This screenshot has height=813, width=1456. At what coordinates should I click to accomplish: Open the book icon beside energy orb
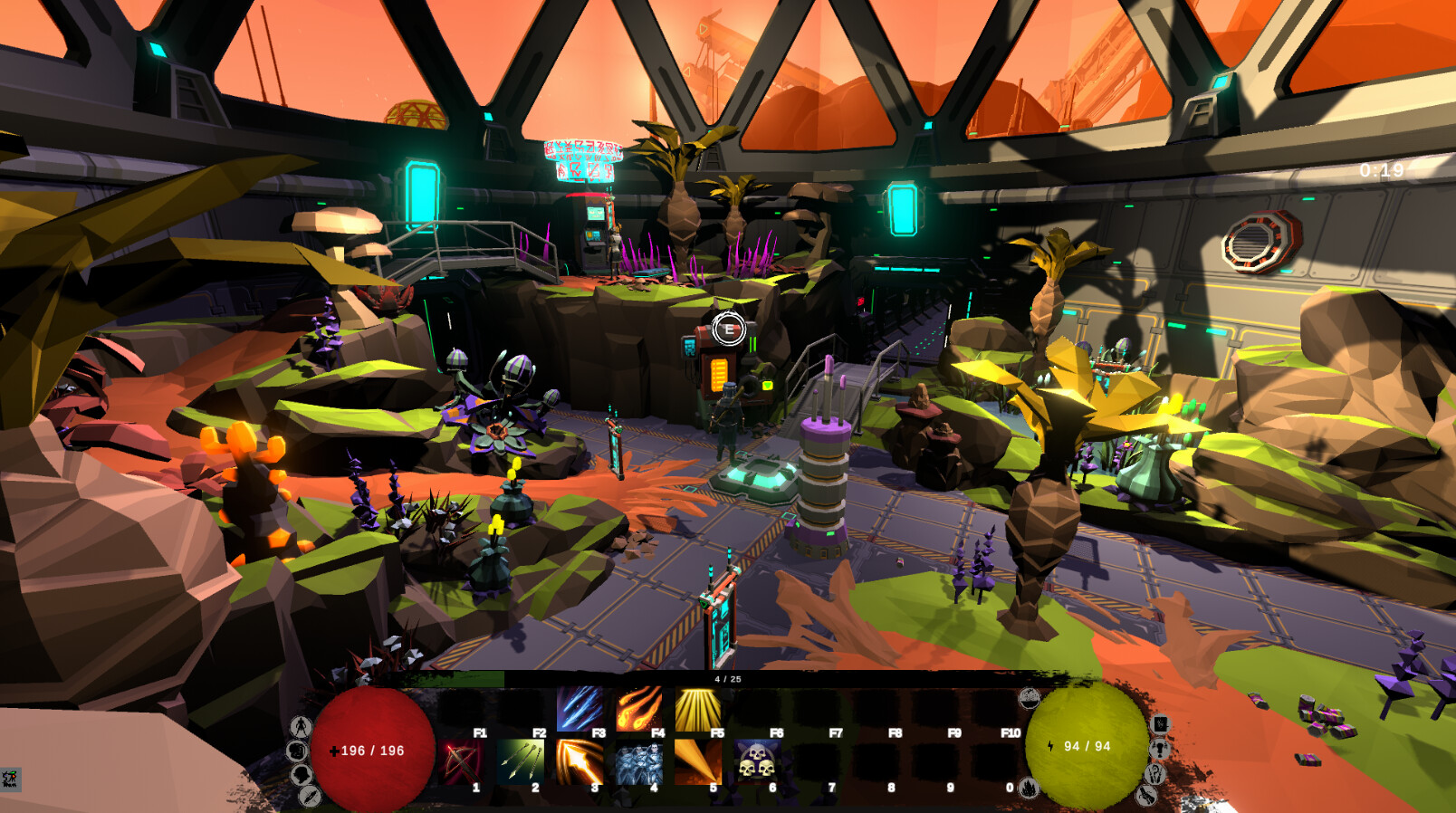pos(1161,724)
